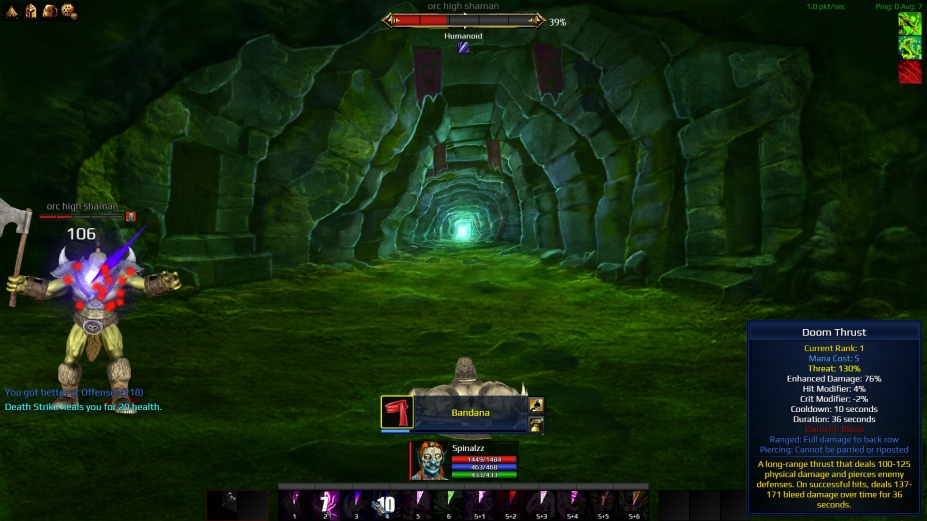Select the Spinalzz character portrait
This screenshot has height=521, width=927.
click(430, 461)
